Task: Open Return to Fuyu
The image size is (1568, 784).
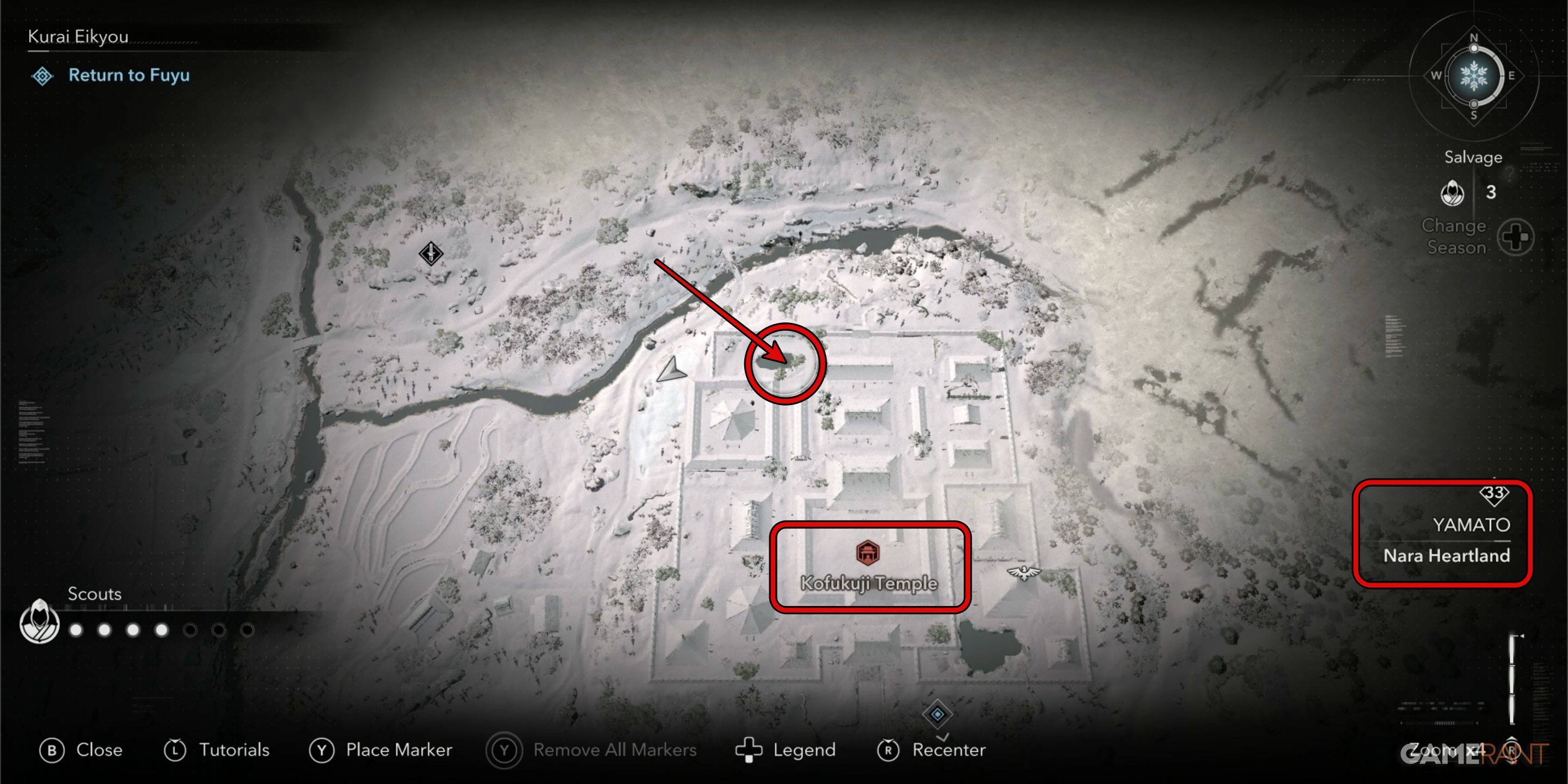Action: pos(129,76)
